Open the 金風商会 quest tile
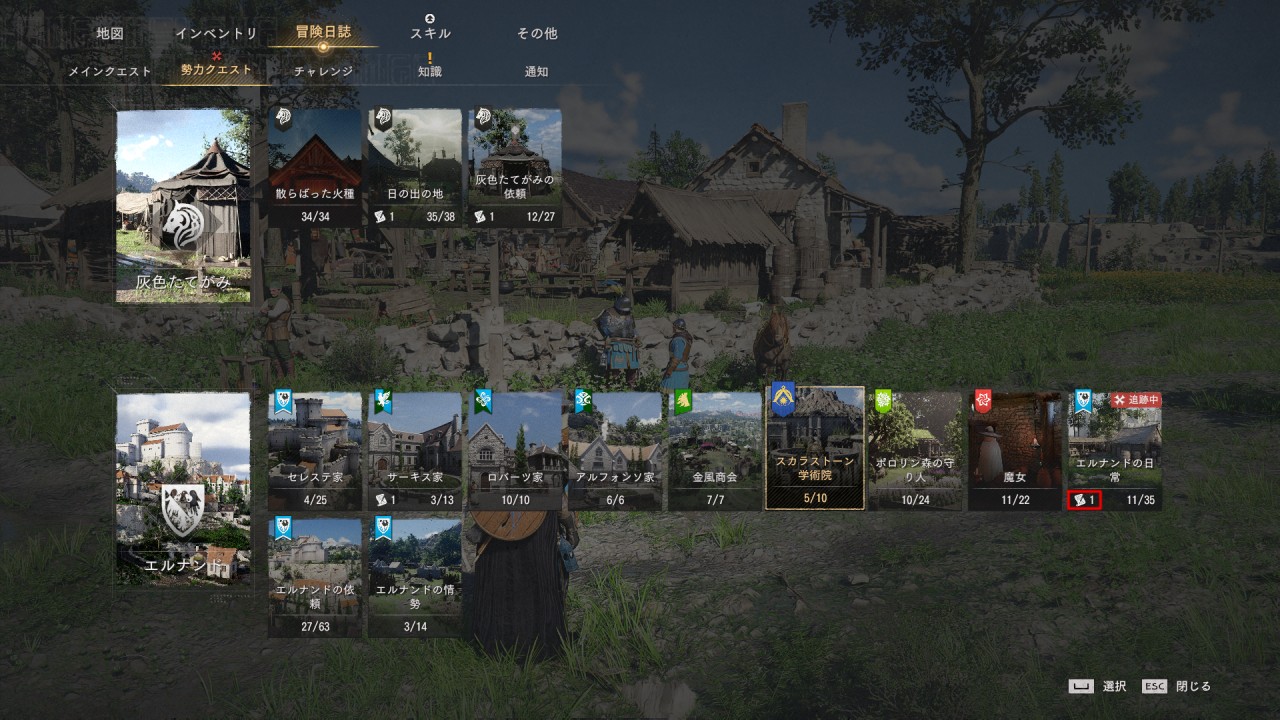 [715, 450]
